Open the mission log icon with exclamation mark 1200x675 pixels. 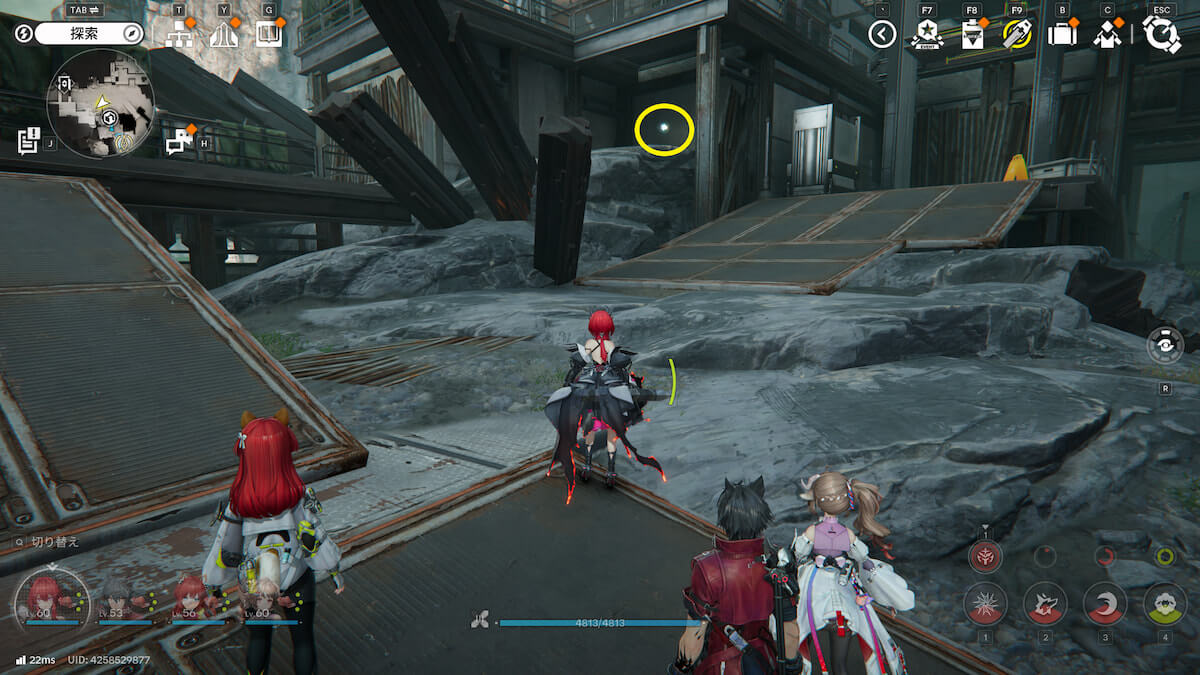29,139
